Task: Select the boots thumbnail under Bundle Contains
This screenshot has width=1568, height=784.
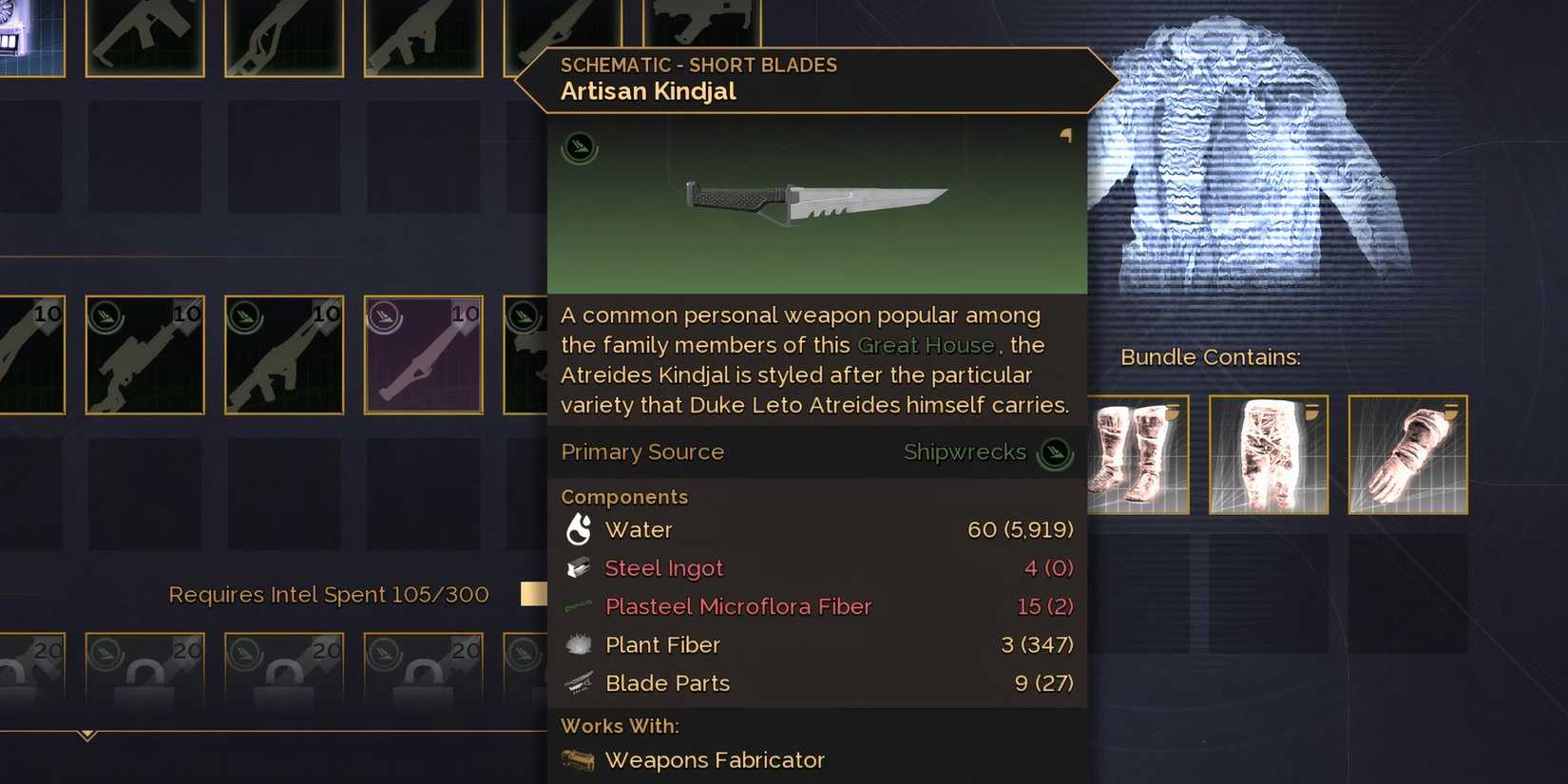Action: click(1138, 453)
